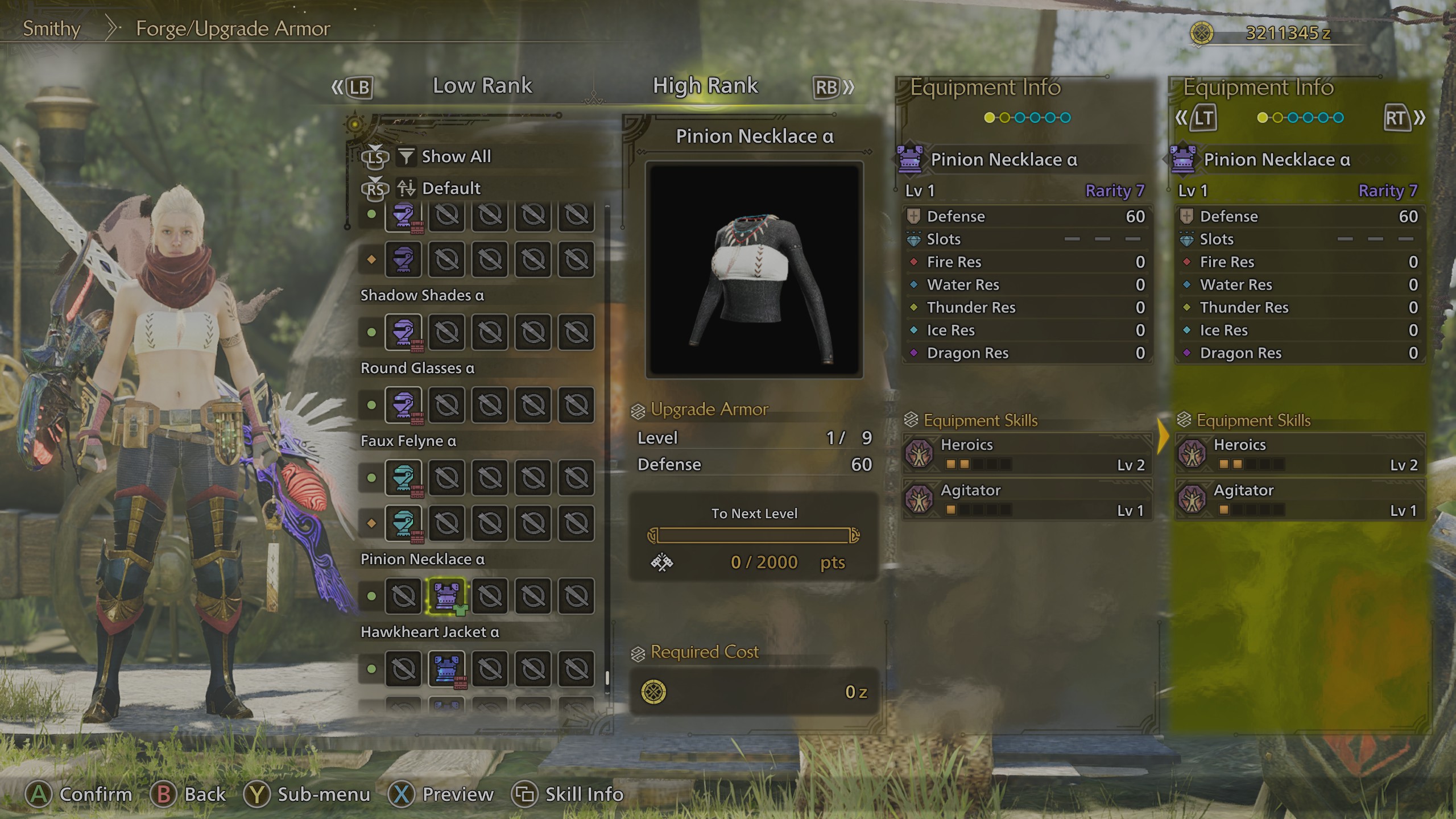1456x819 pixels.
Task: Click the To Next Level progress bar
Action: pyautogui.click(x=756, y=535)
